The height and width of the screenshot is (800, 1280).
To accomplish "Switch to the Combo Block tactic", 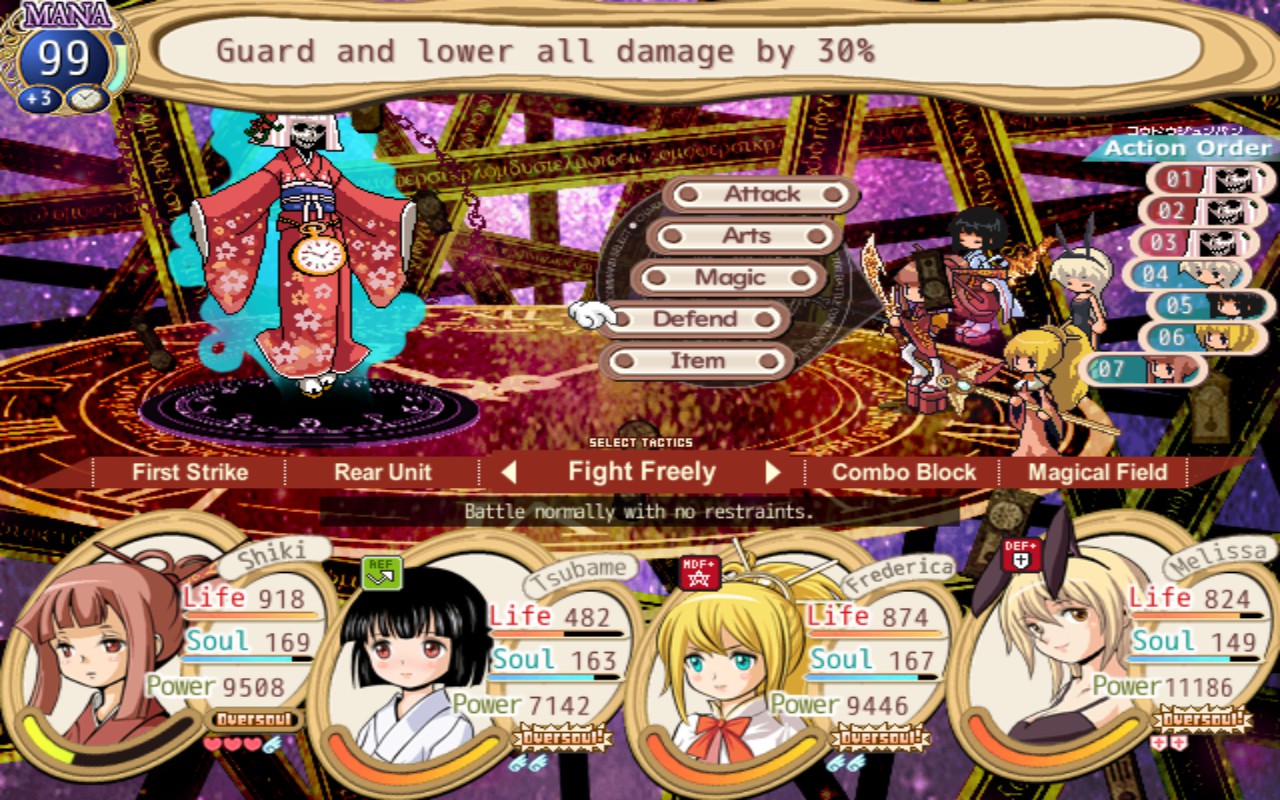I will click(x=904, y=473).
